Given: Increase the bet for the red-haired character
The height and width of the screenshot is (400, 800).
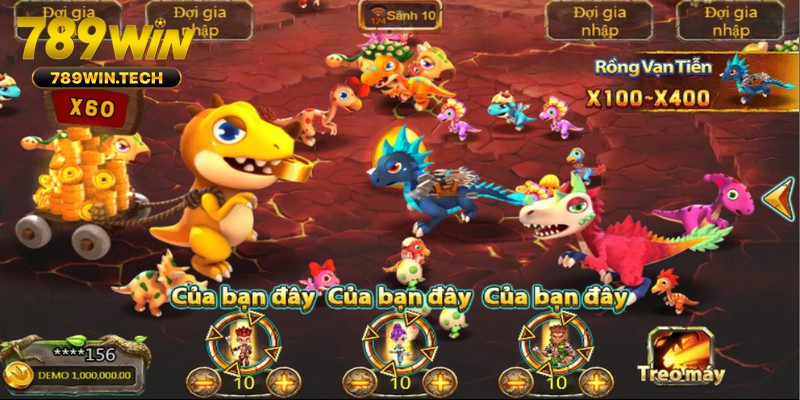Looking at the screenshot, I should click(x=283, y=381).
